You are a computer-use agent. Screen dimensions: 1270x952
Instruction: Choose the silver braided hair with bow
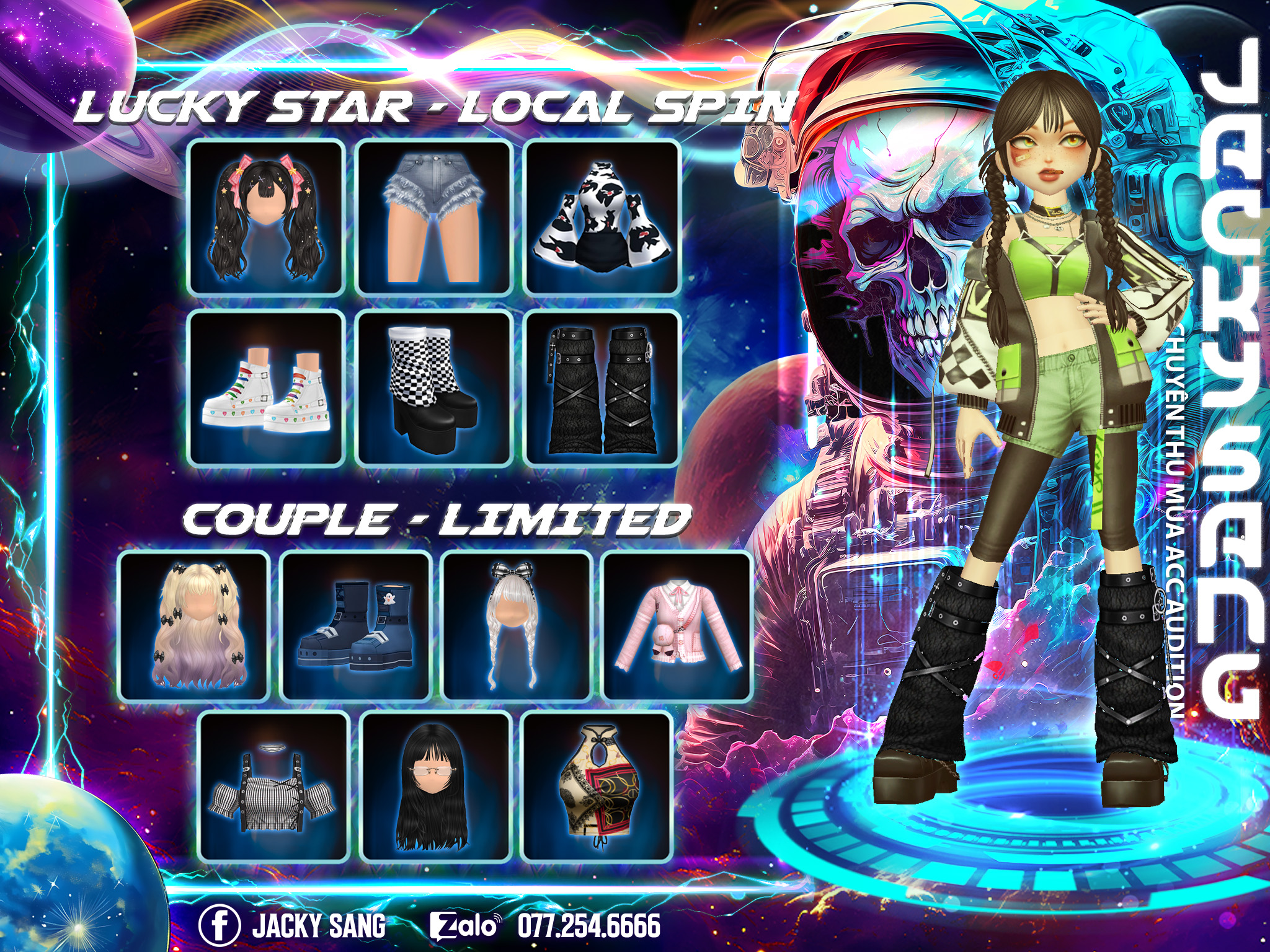click(517, 626)
